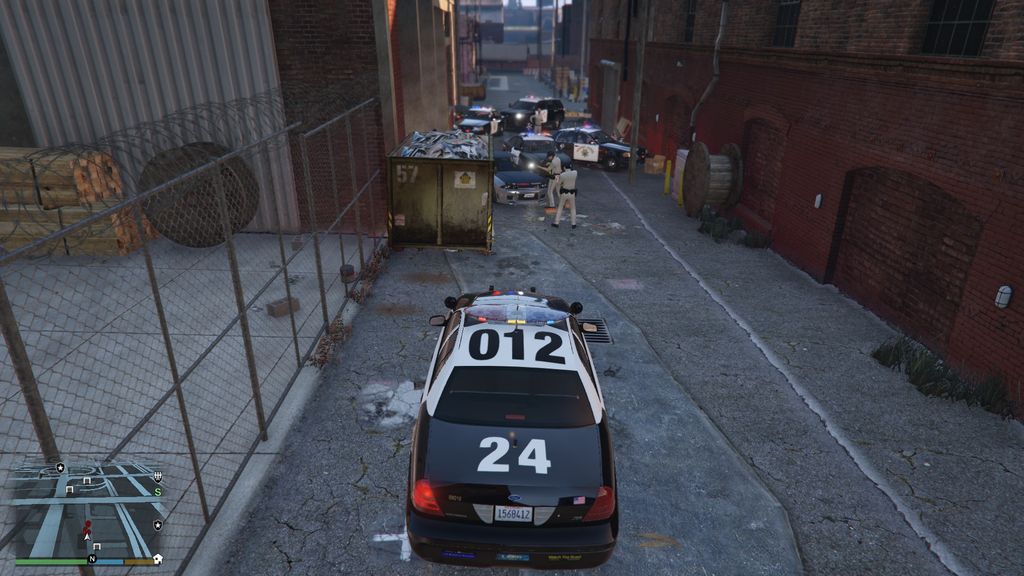Click the minimap in the corner
Screen dimensions: 1024x576
(87, 510)
